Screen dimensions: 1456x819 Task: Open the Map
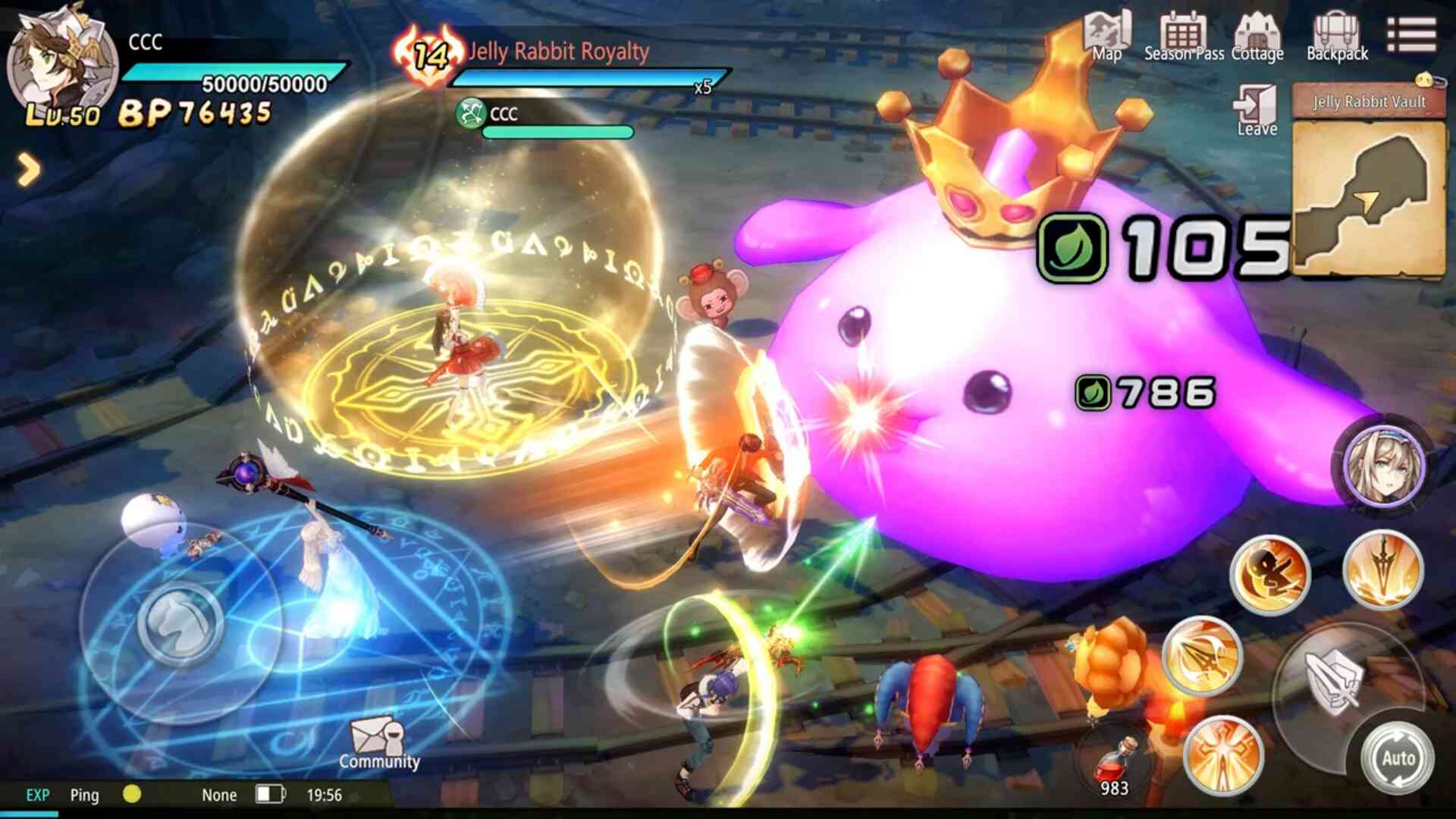(1107, 36)
